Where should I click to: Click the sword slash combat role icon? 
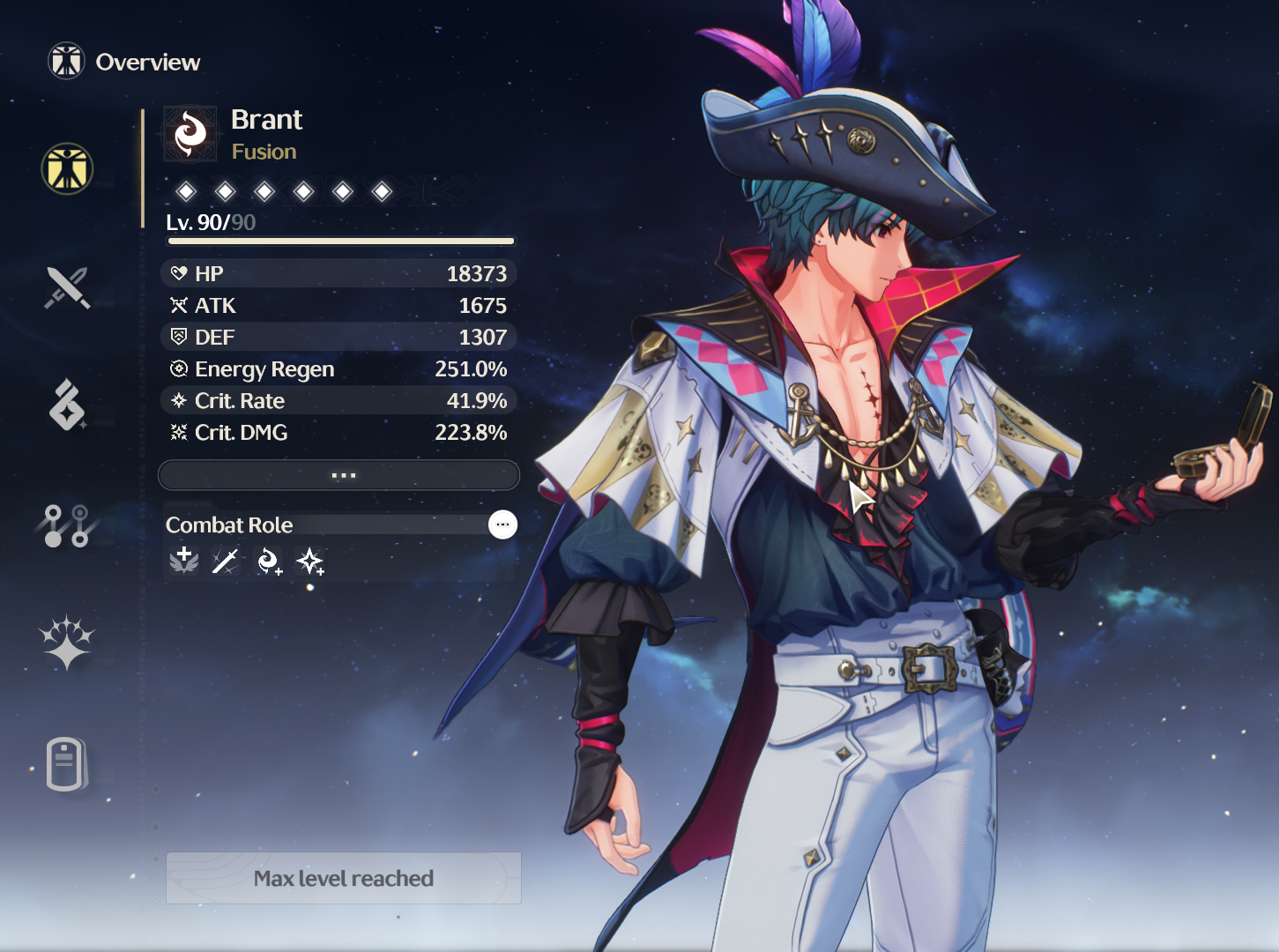tap(226, 561)
